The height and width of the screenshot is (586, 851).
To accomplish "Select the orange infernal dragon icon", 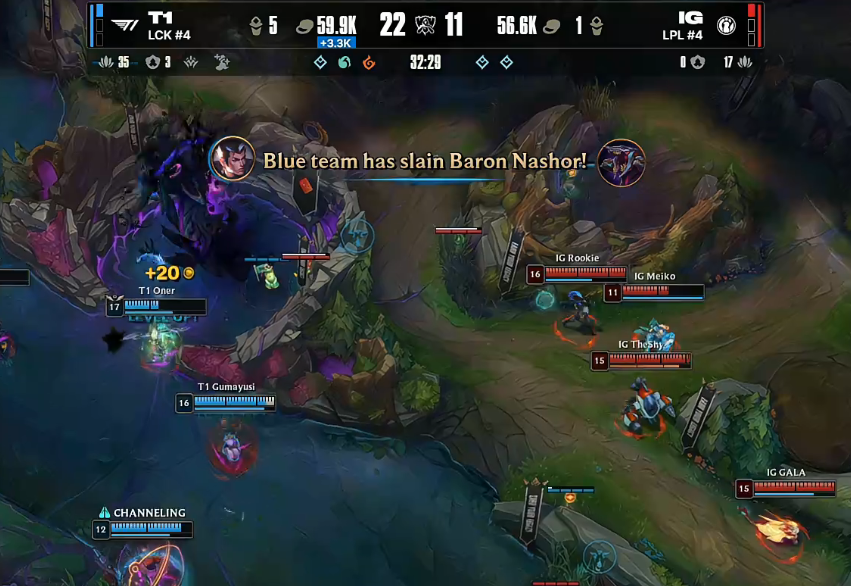I will (x=369, y=63).
